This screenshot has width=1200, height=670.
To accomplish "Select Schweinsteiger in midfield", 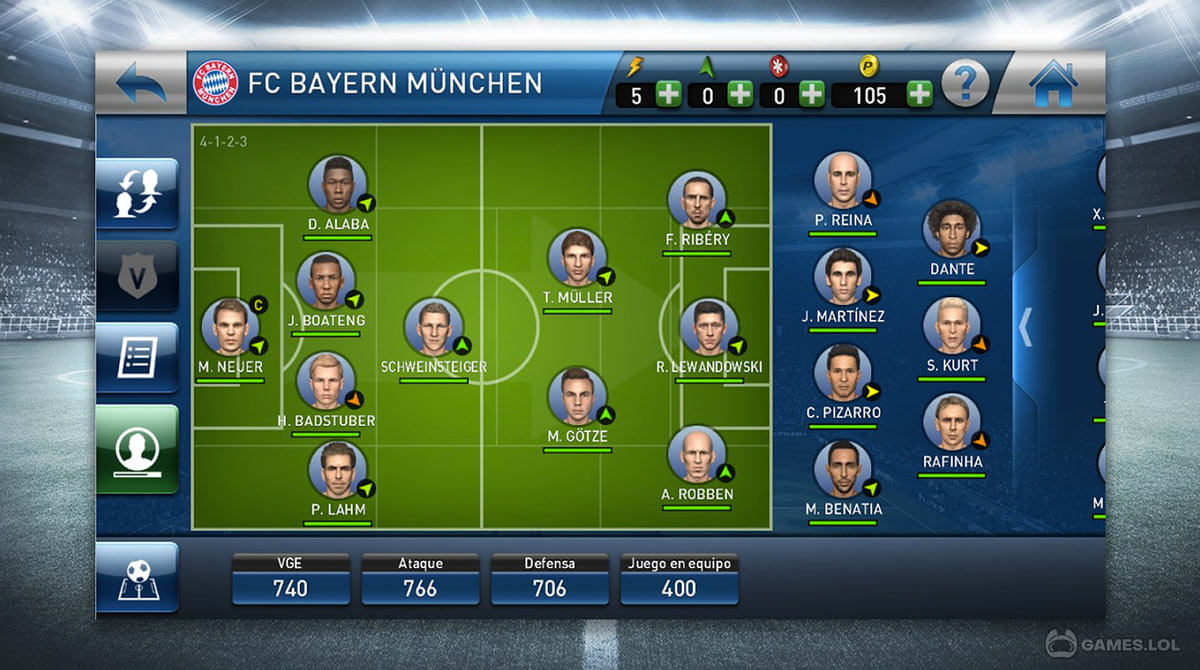I will (433, 327).
